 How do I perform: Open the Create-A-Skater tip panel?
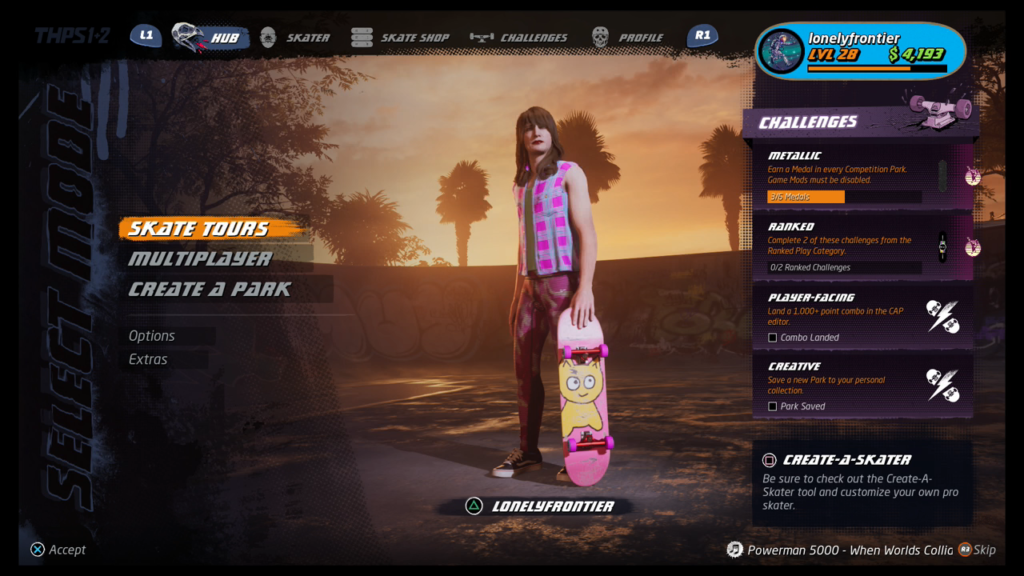pyautogui.click(x=860, y=481)
